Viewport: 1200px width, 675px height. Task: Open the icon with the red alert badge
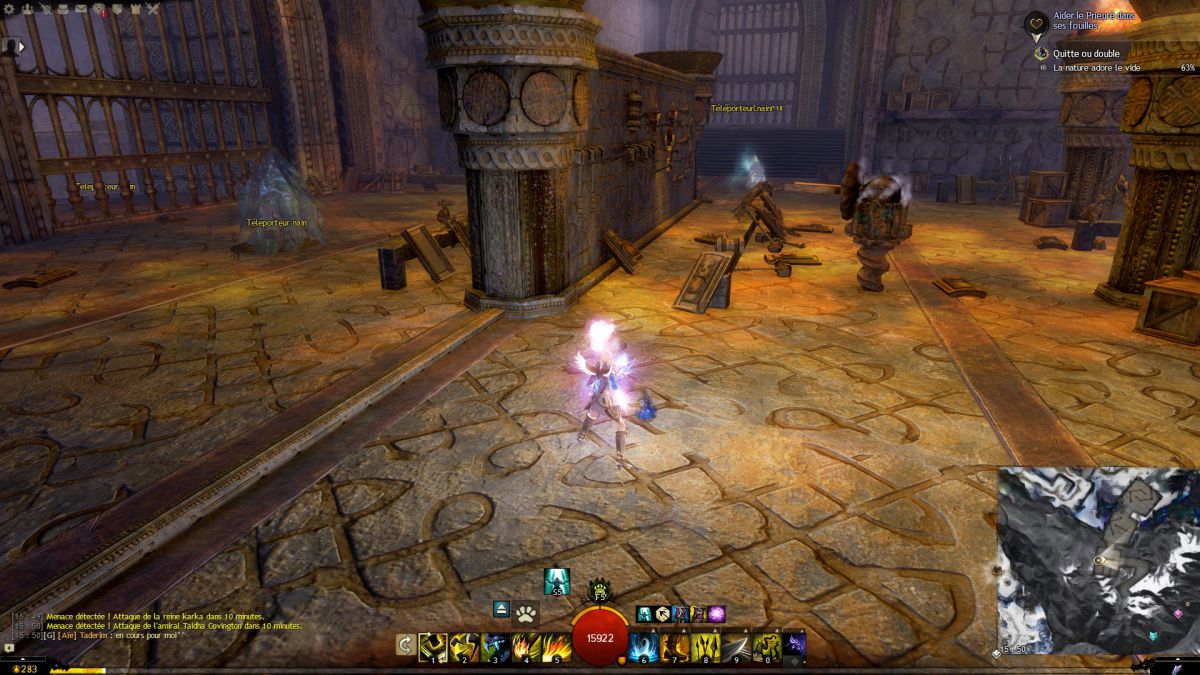99,9
